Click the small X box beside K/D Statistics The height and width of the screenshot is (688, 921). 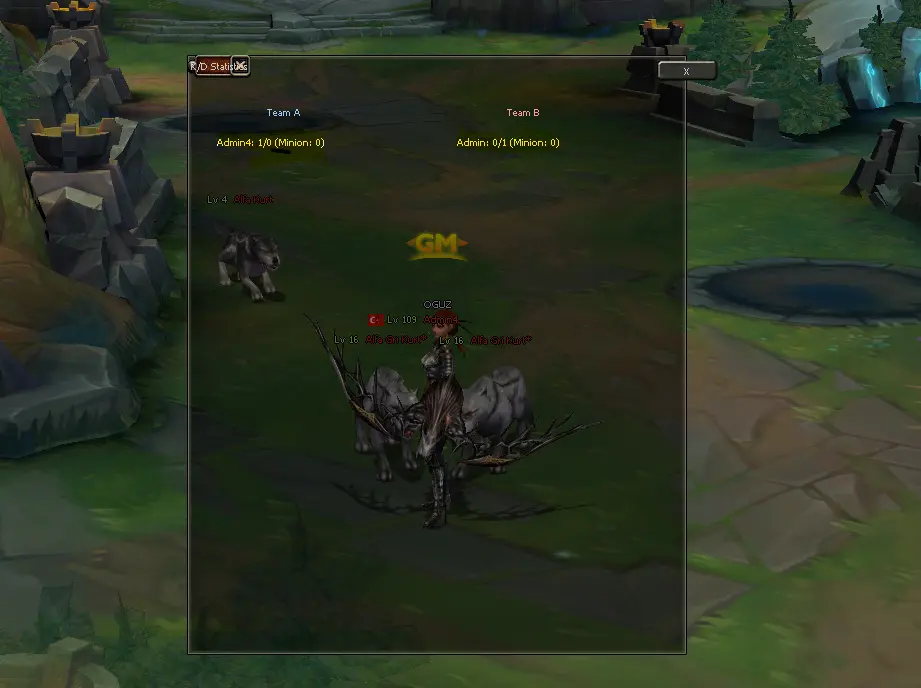tap(240, 66)
